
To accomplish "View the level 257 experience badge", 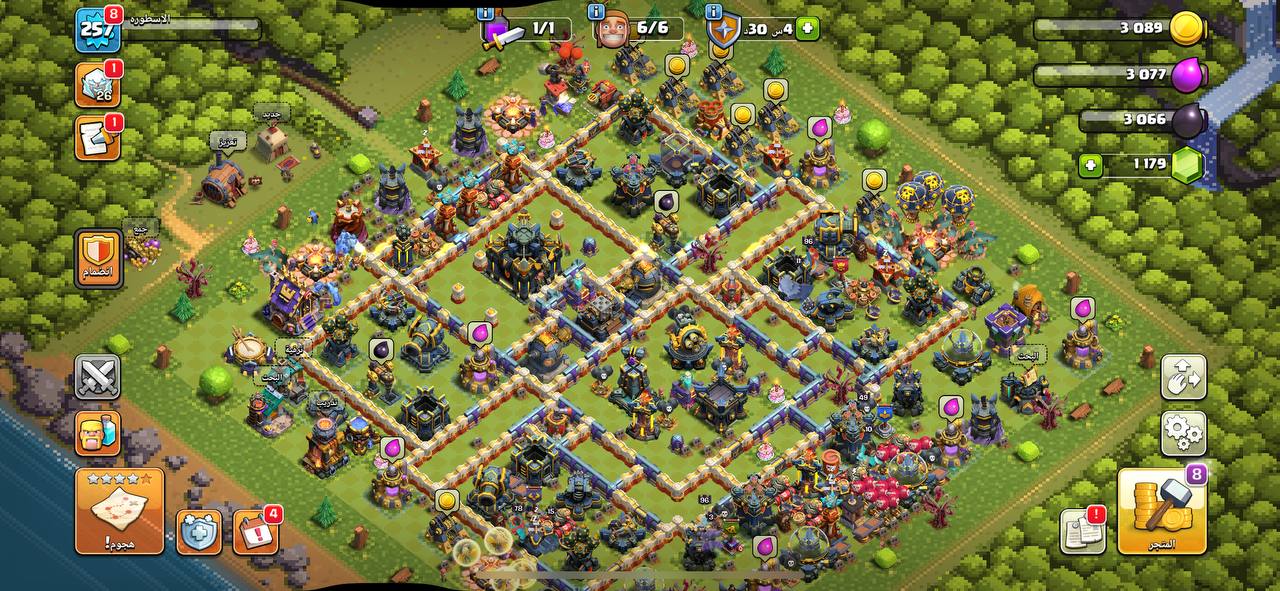I will 98,30.
